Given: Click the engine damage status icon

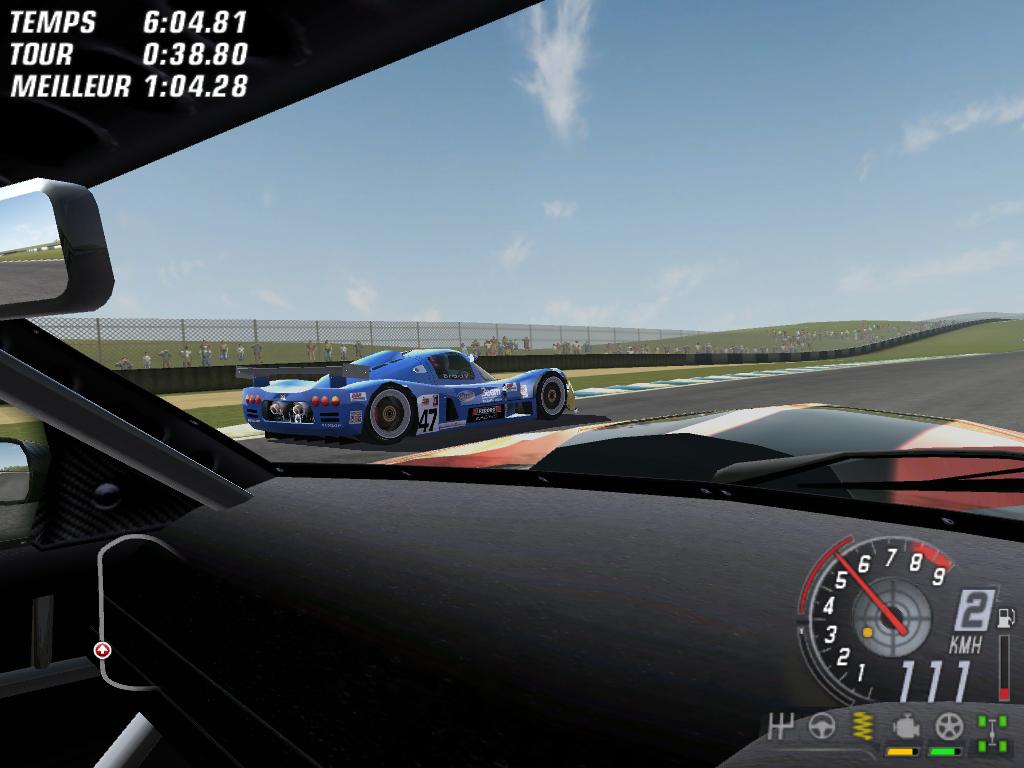Looking at the screenshot, I should [905, 727].
